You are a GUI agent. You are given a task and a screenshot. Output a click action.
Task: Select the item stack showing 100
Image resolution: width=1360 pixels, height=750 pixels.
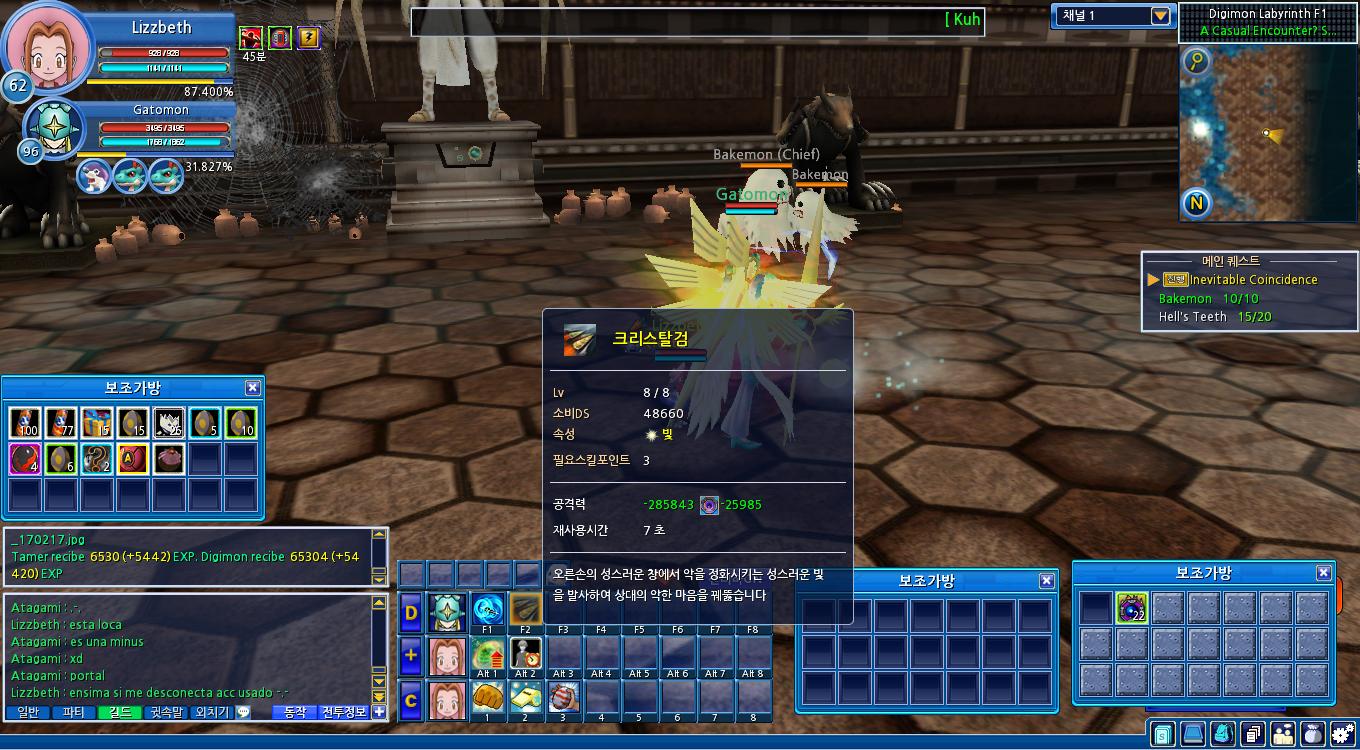(25, 424)
